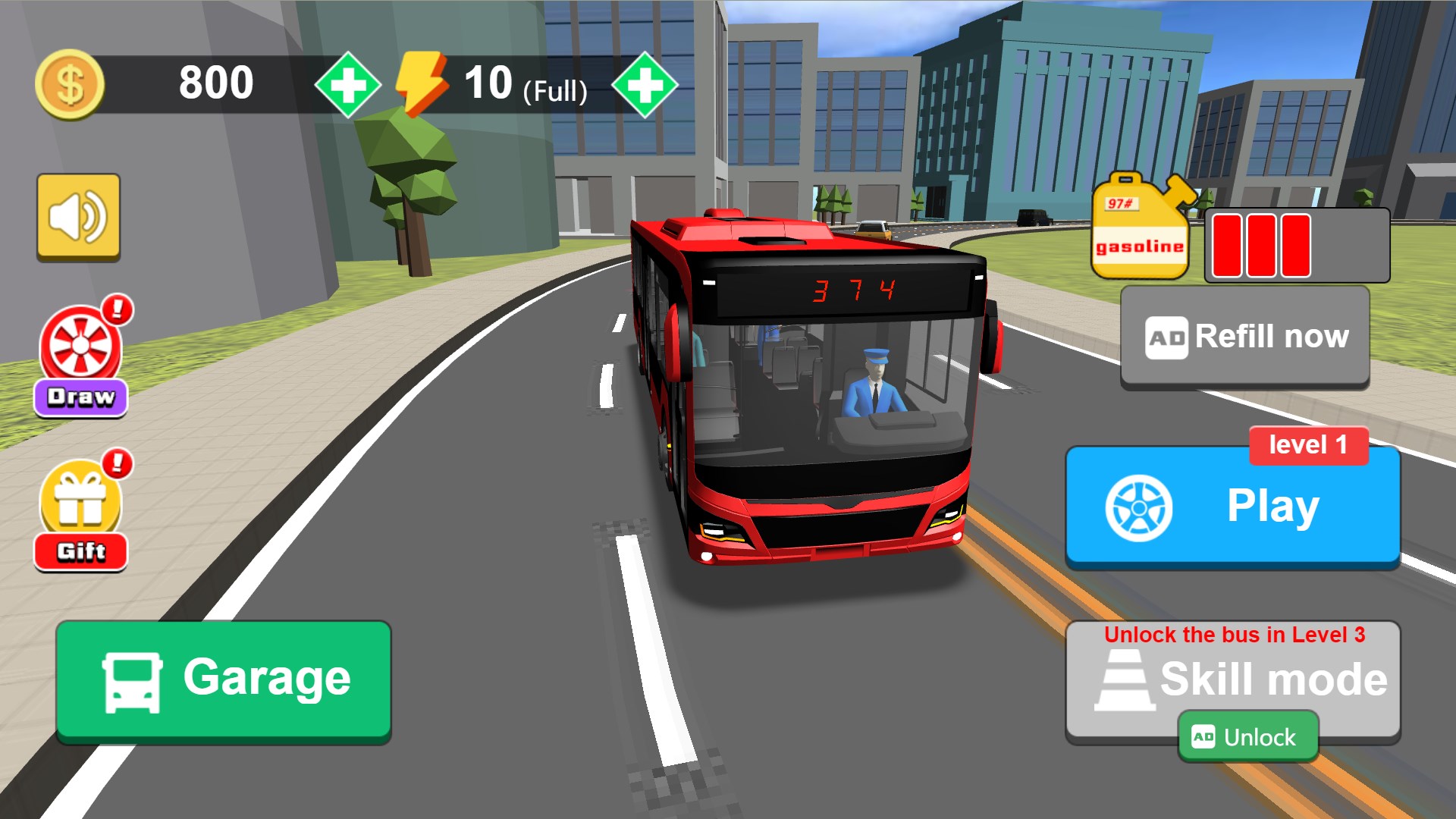Tap Unlock to watch an ad
1456x819 pixels.
click(1248, 736)
